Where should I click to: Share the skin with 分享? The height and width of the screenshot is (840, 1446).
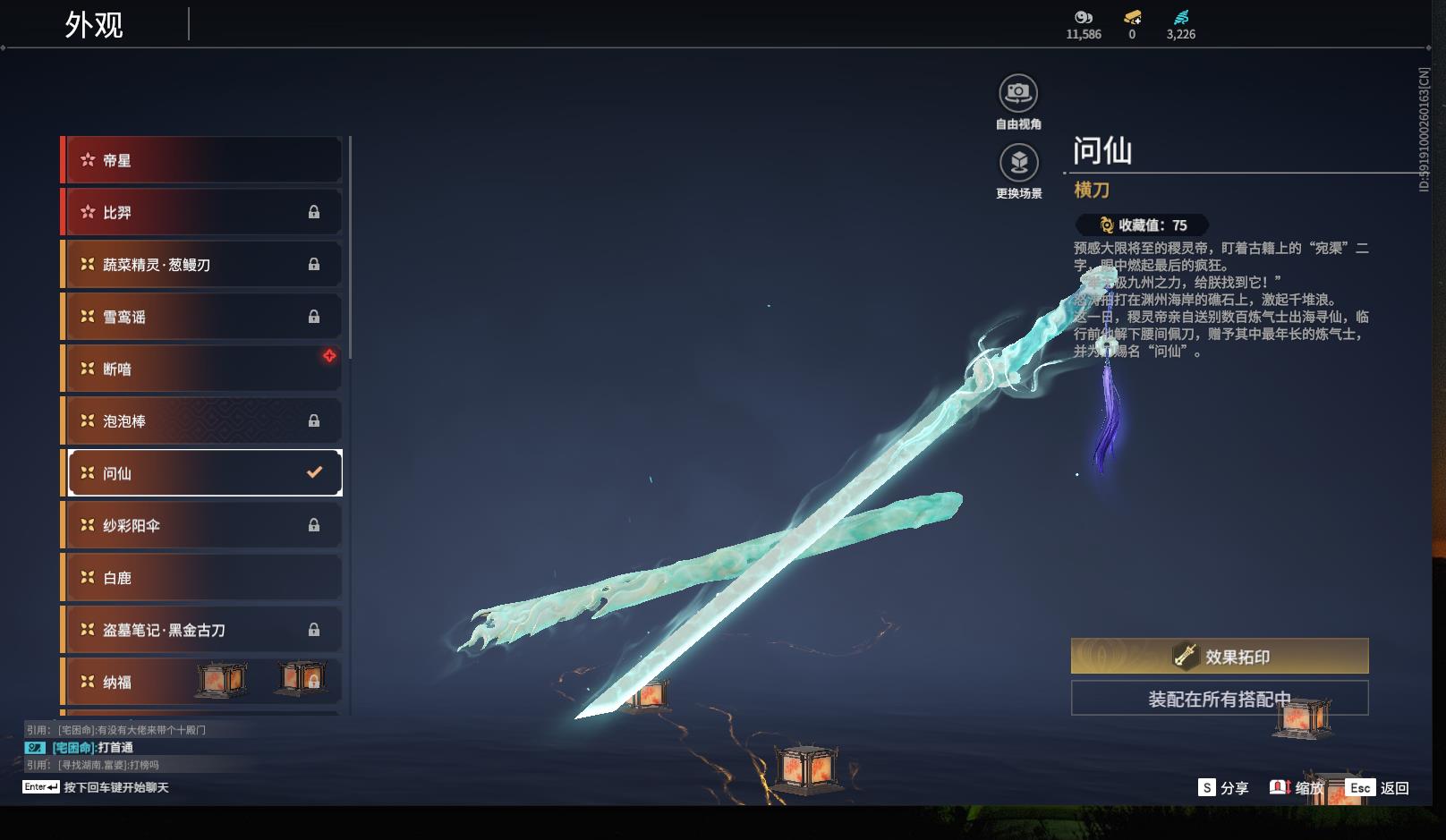[1224, 788]
